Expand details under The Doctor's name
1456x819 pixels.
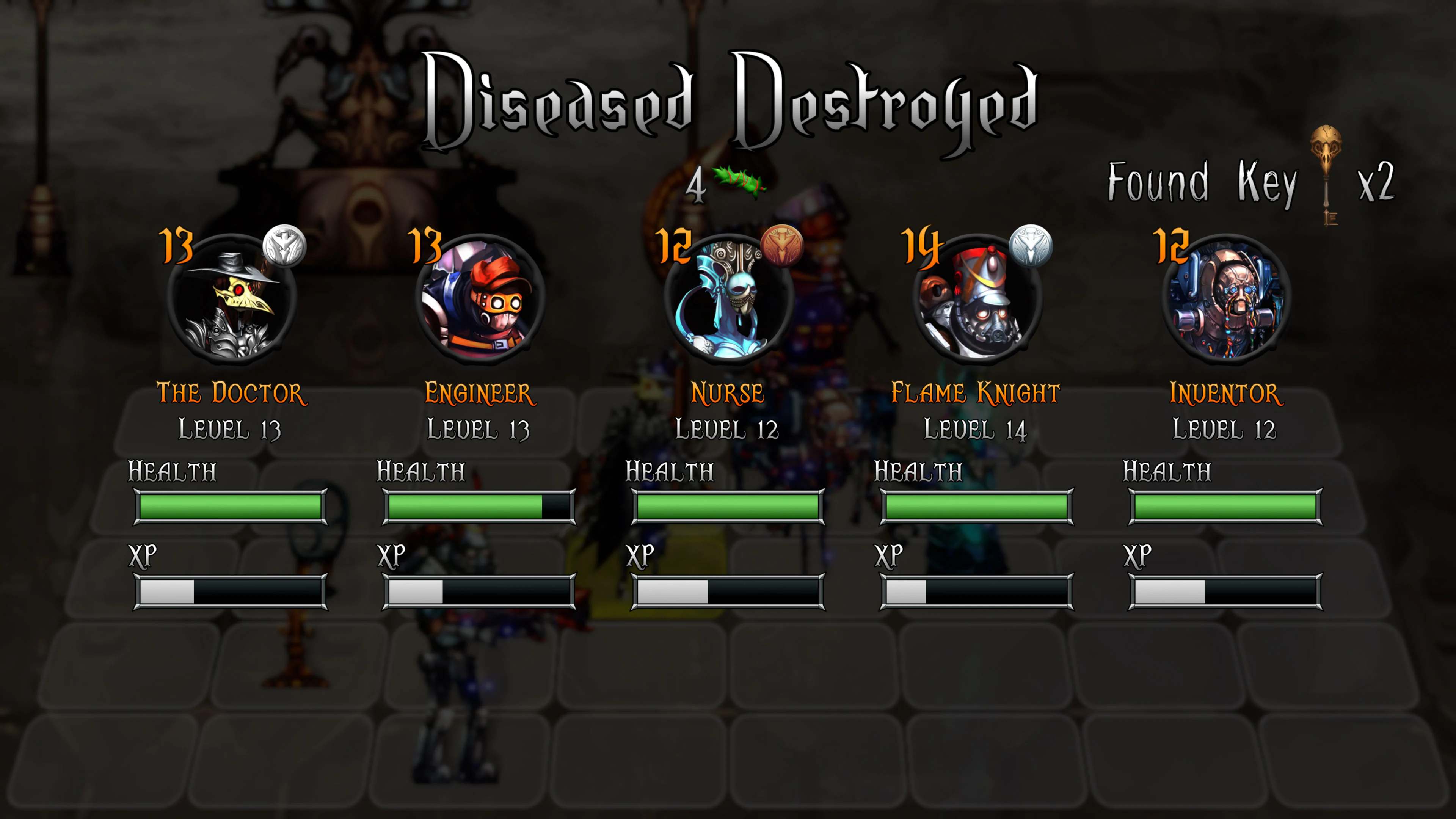pyautogui.click(x=229, y=430)
